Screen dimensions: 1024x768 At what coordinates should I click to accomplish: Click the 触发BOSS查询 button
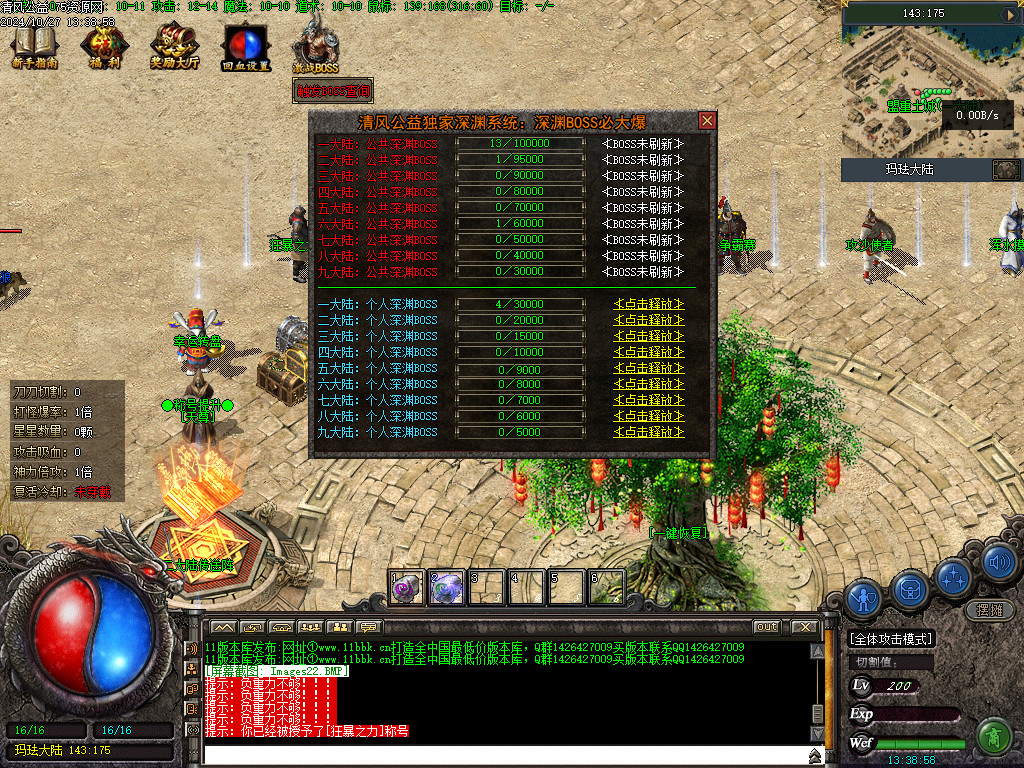[x=333, y=91]
